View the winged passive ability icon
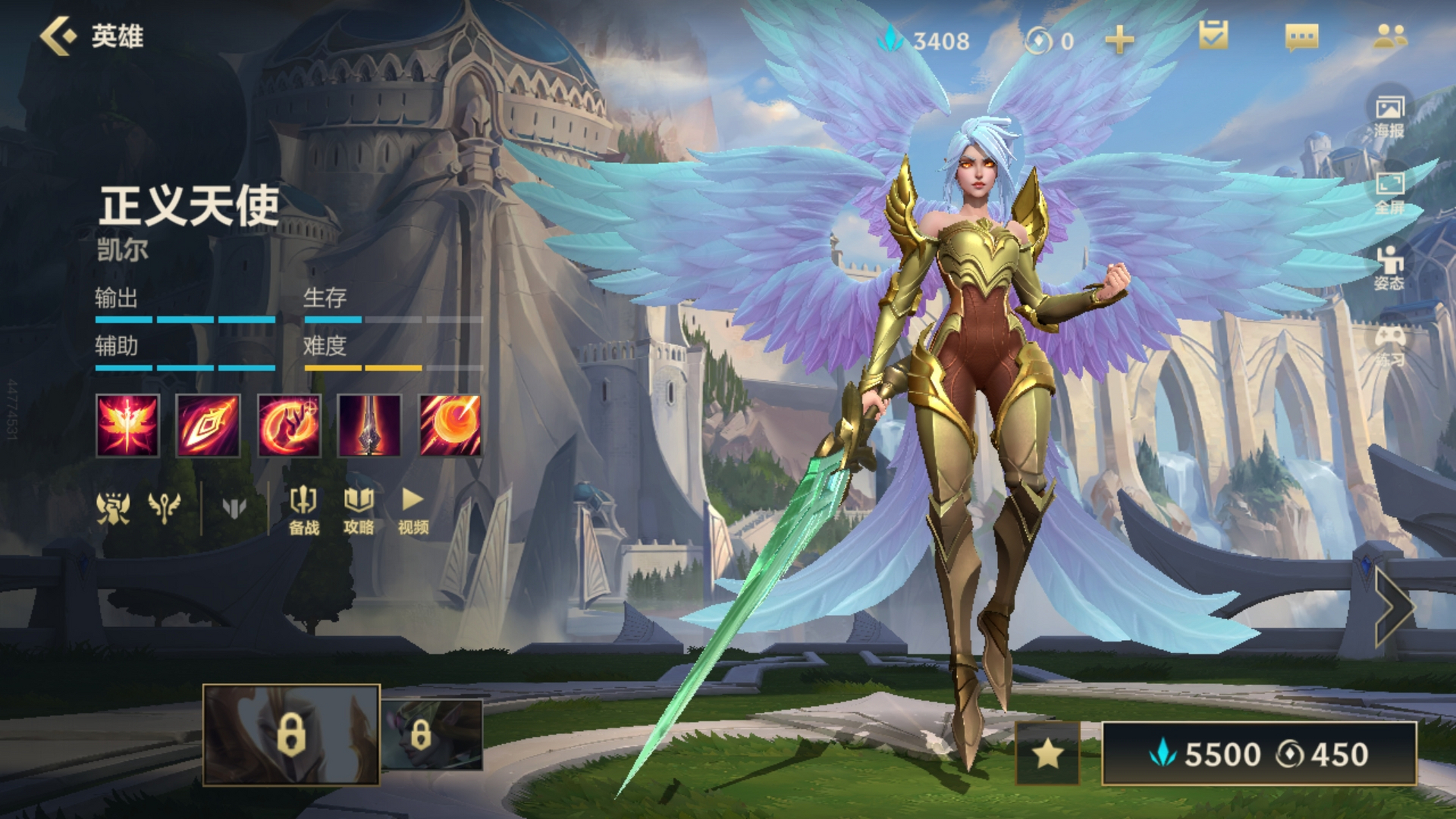This screenshot has height=819, width=1456. point(127,425)
